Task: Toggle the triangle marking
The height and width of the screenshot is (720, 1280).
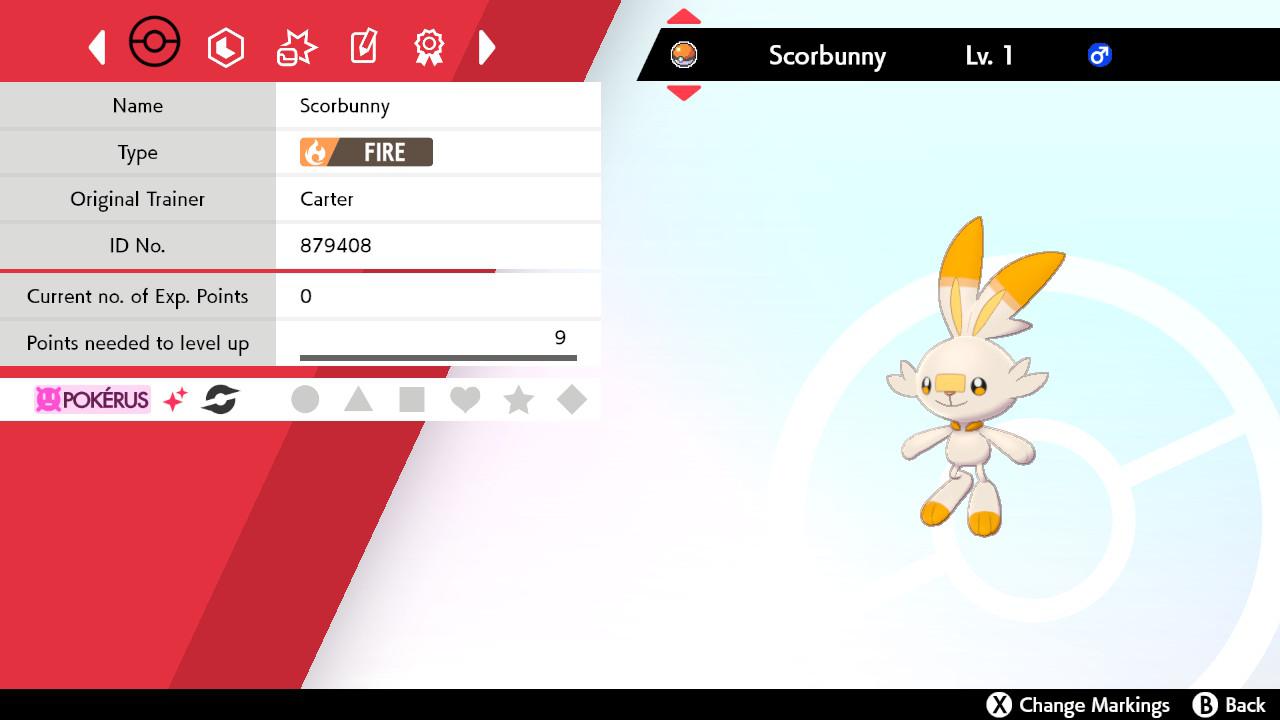Action: 358,398
